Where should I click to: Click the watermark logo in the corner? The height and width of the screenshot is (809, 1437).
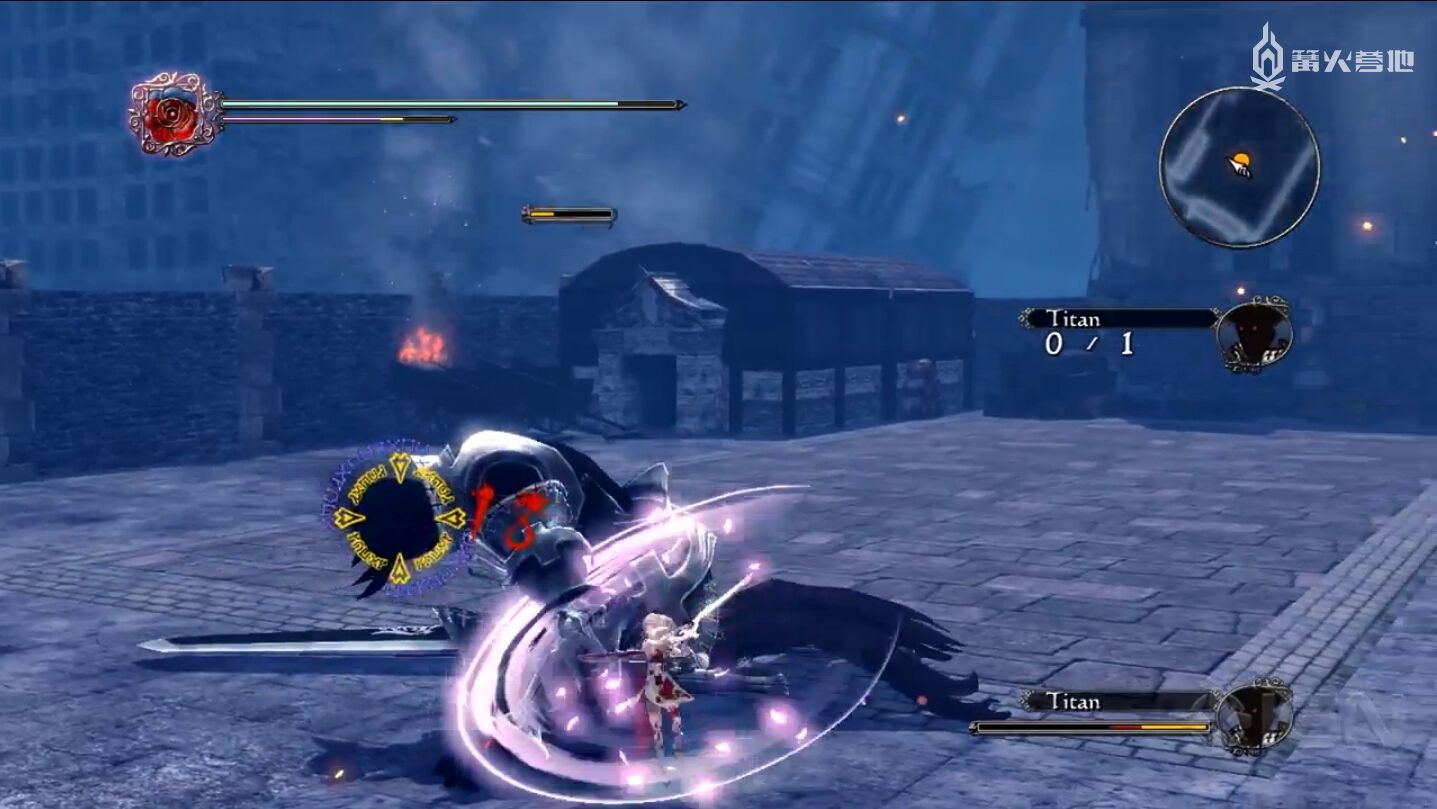coord(1332,58)
